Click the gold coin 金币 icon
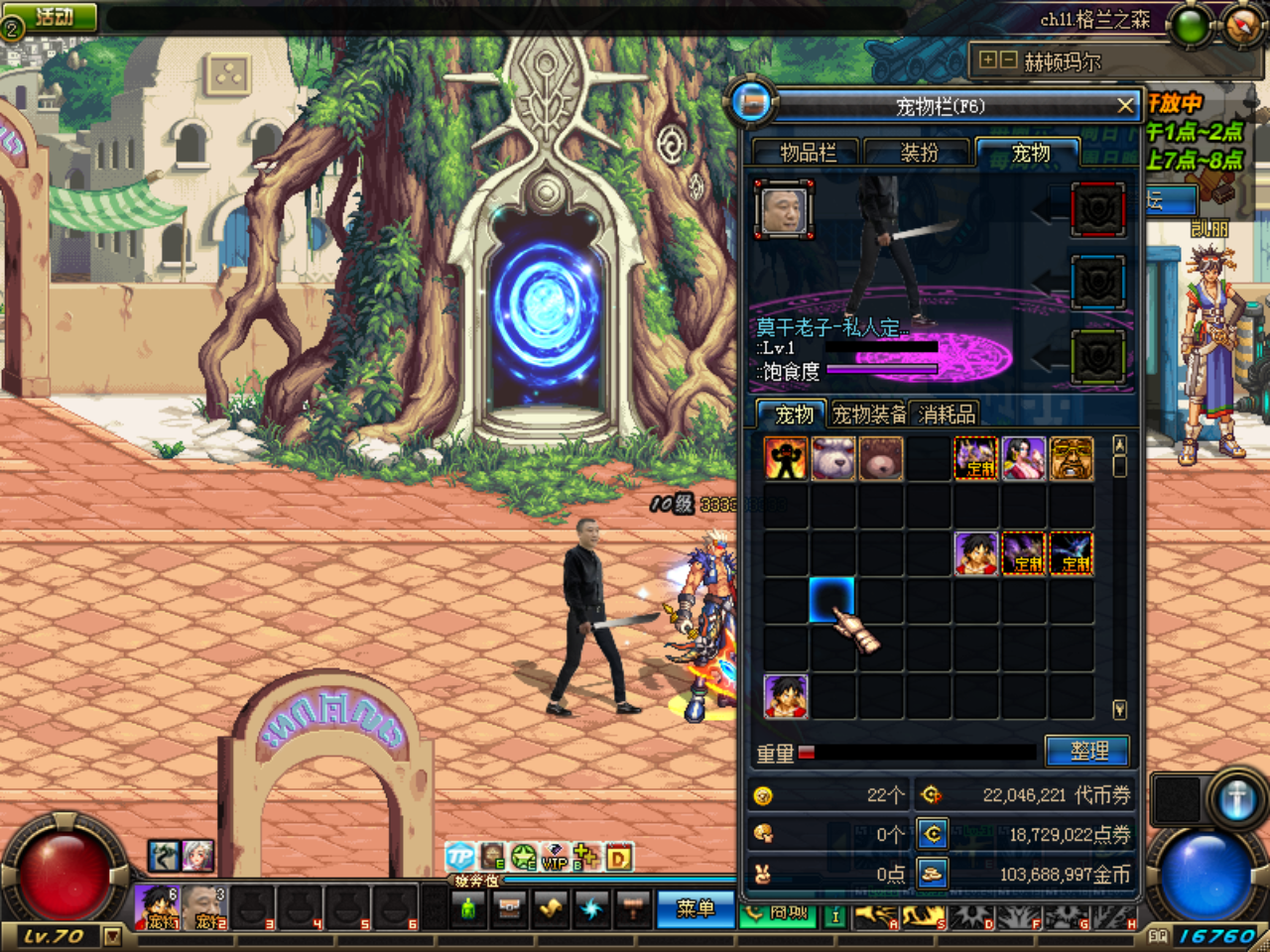This screenshot has width=1270, height=952. coord(931,874)
